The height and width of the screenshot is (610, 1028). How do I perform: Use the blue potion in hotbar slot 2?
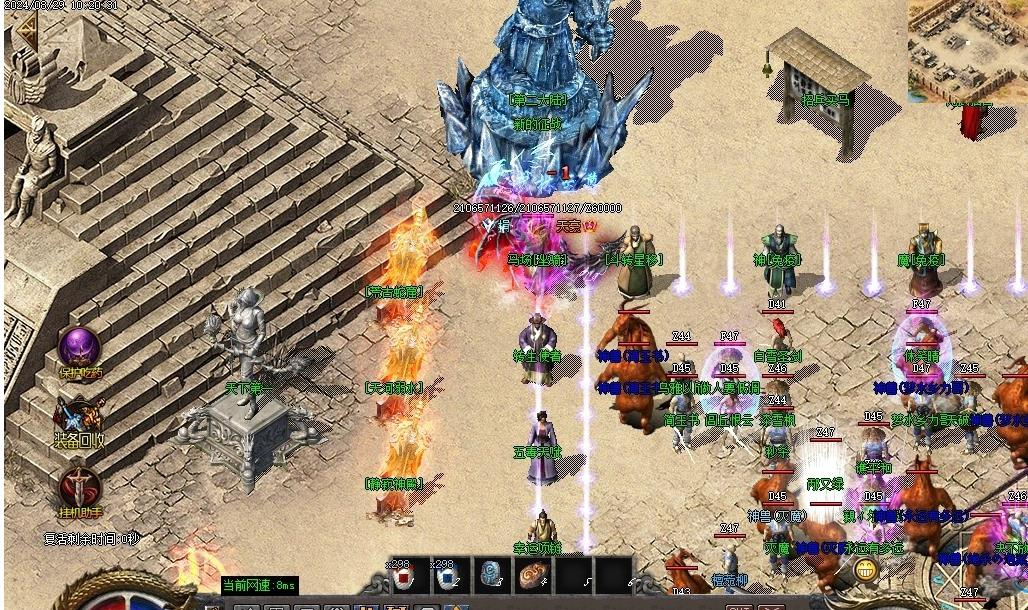click(x=447, y=575)
